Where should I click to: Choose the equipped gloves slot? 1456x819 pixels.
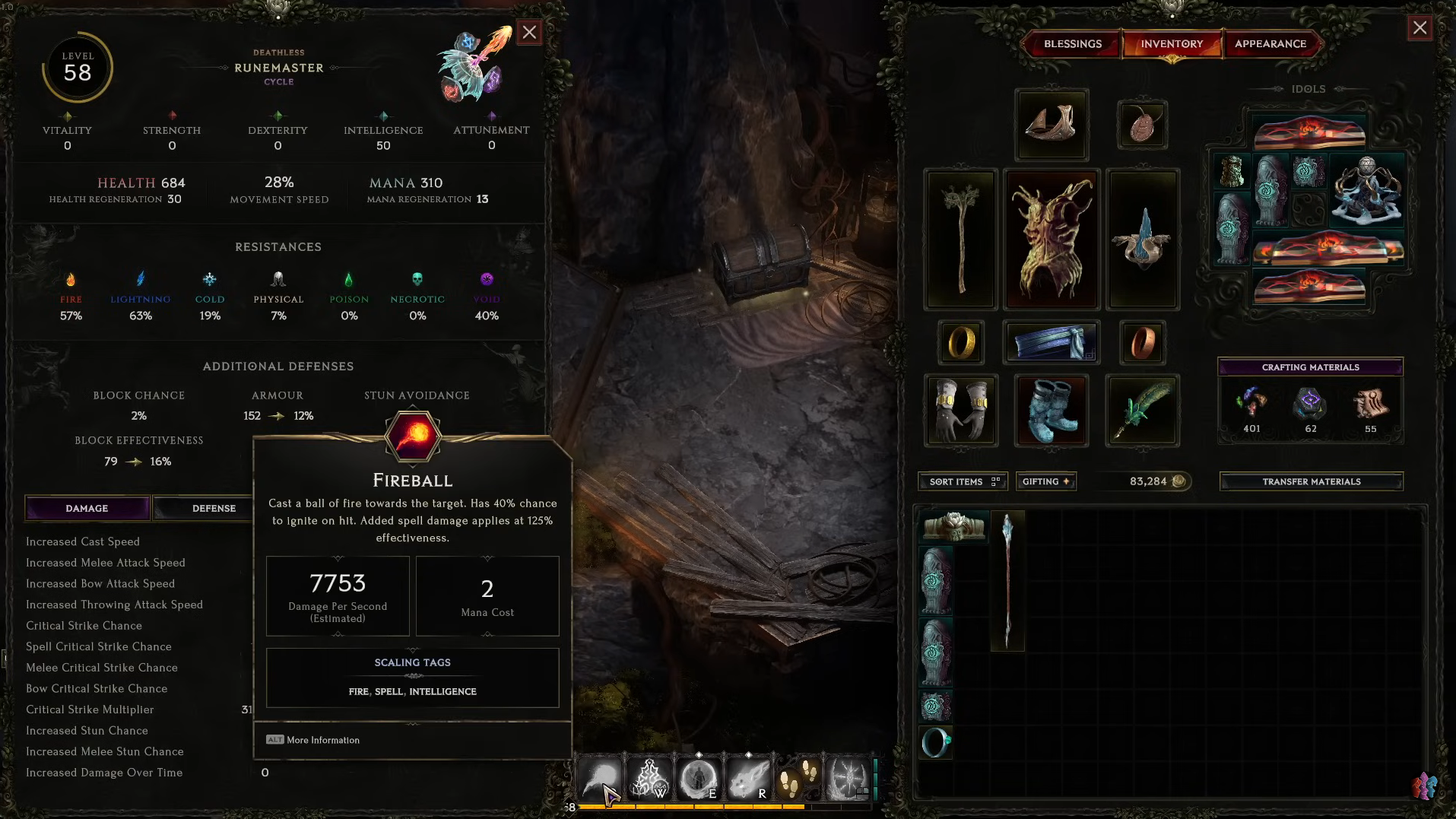[960, 411]
